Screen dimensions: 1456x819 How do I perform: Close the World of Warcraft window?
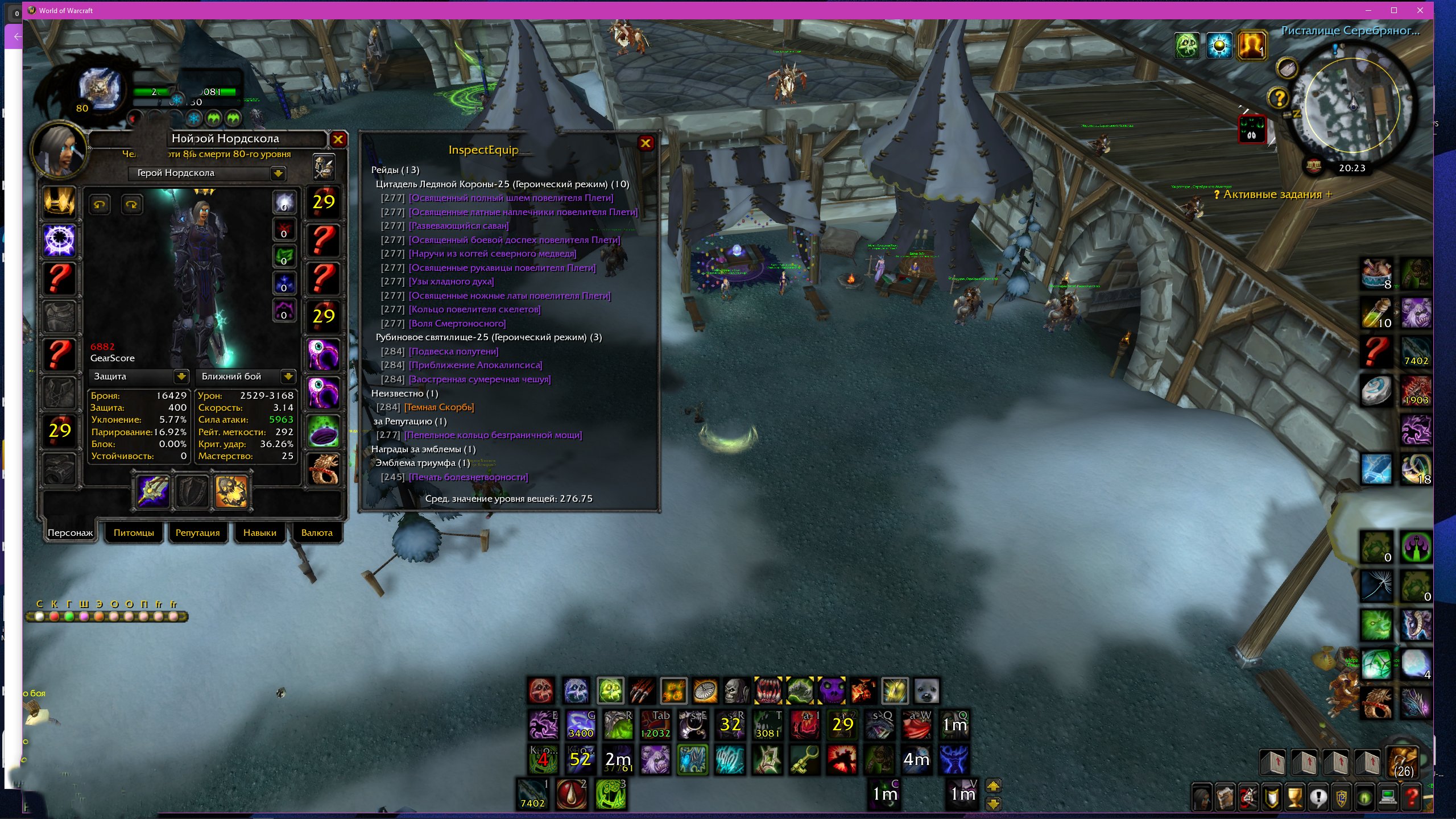click(x=1420, y=10)
